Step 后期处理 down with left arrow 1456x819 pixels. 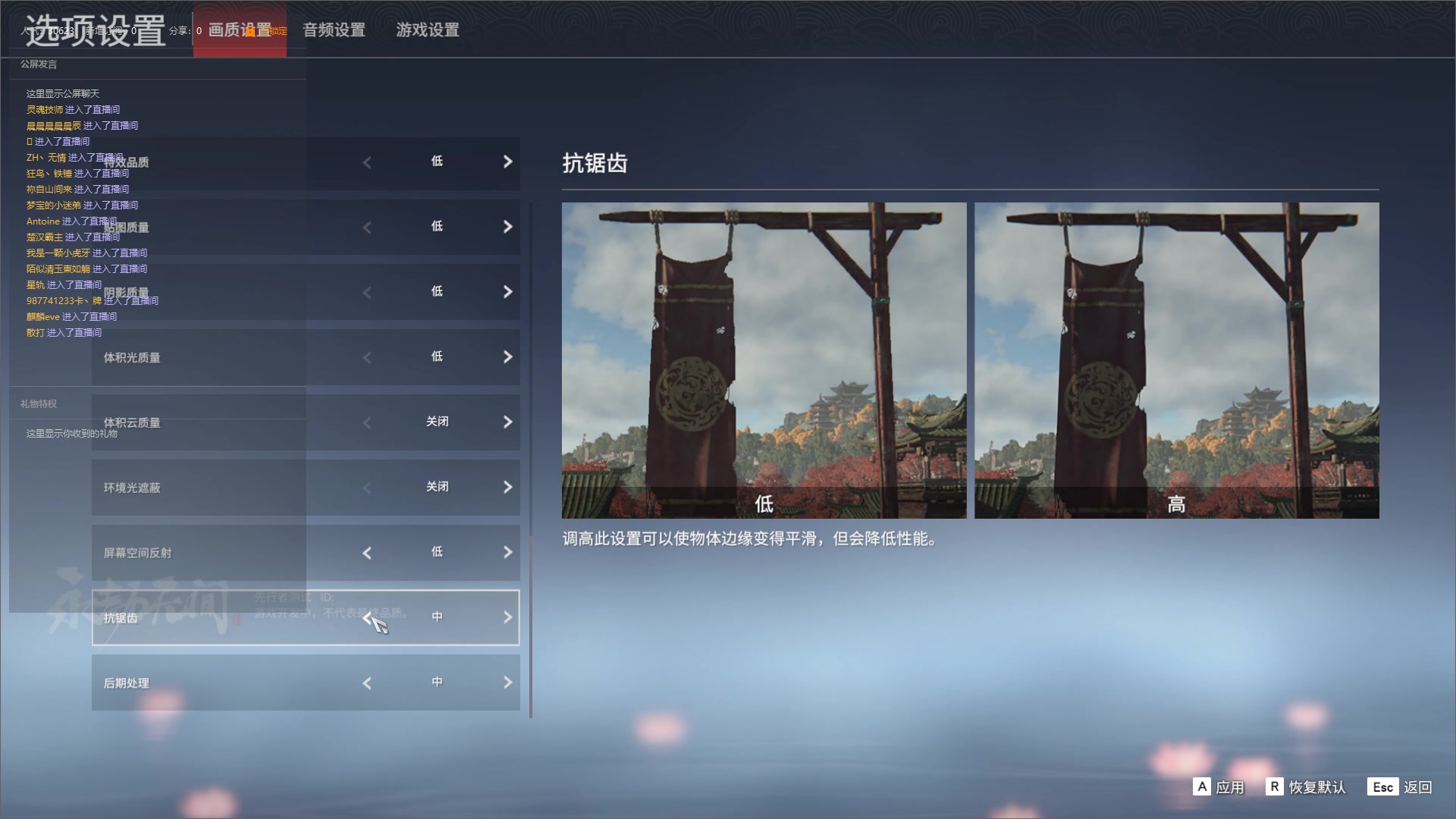click(367, 682)
